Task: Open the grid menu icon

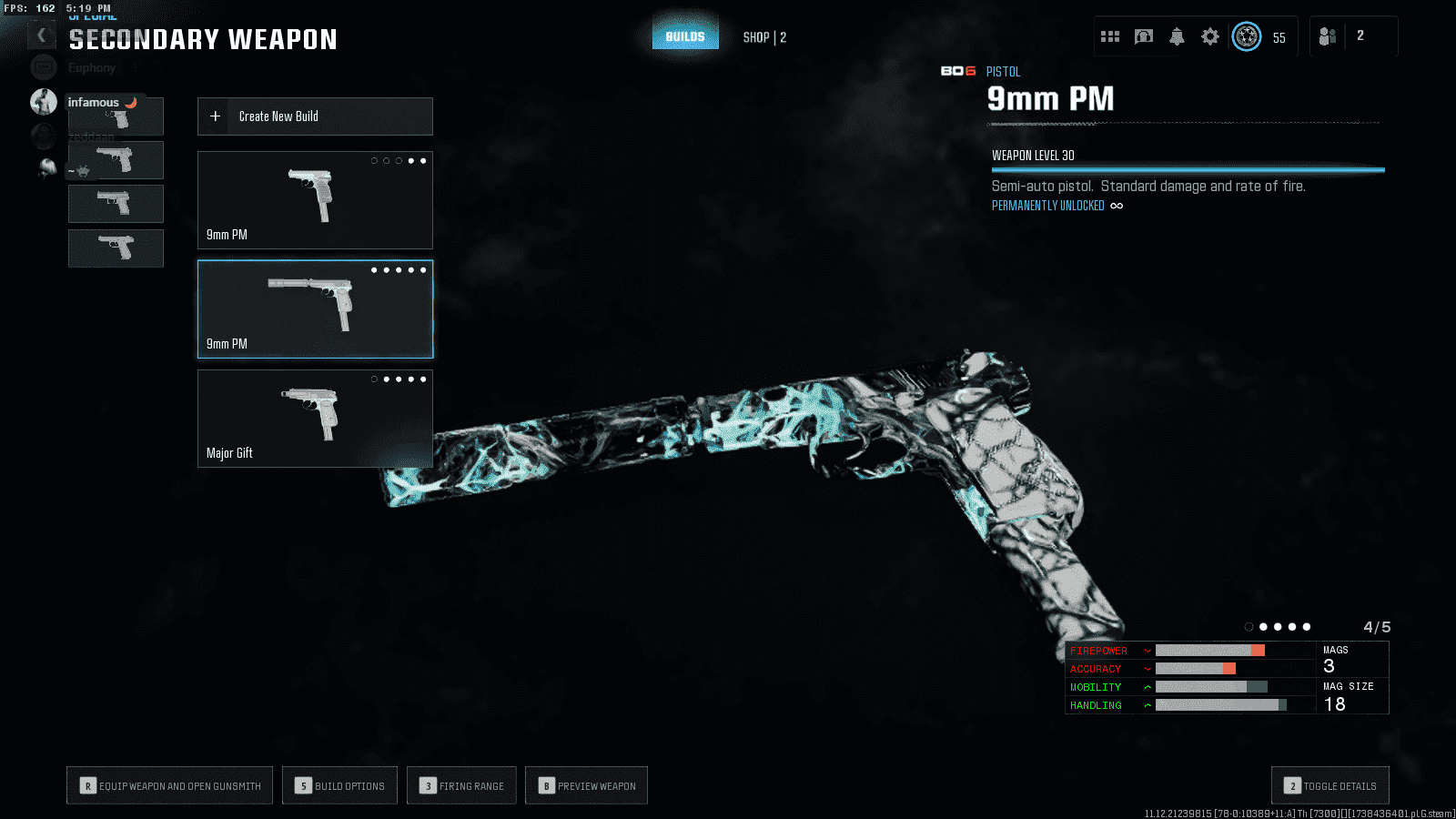Action: [x=1110, y=36]
